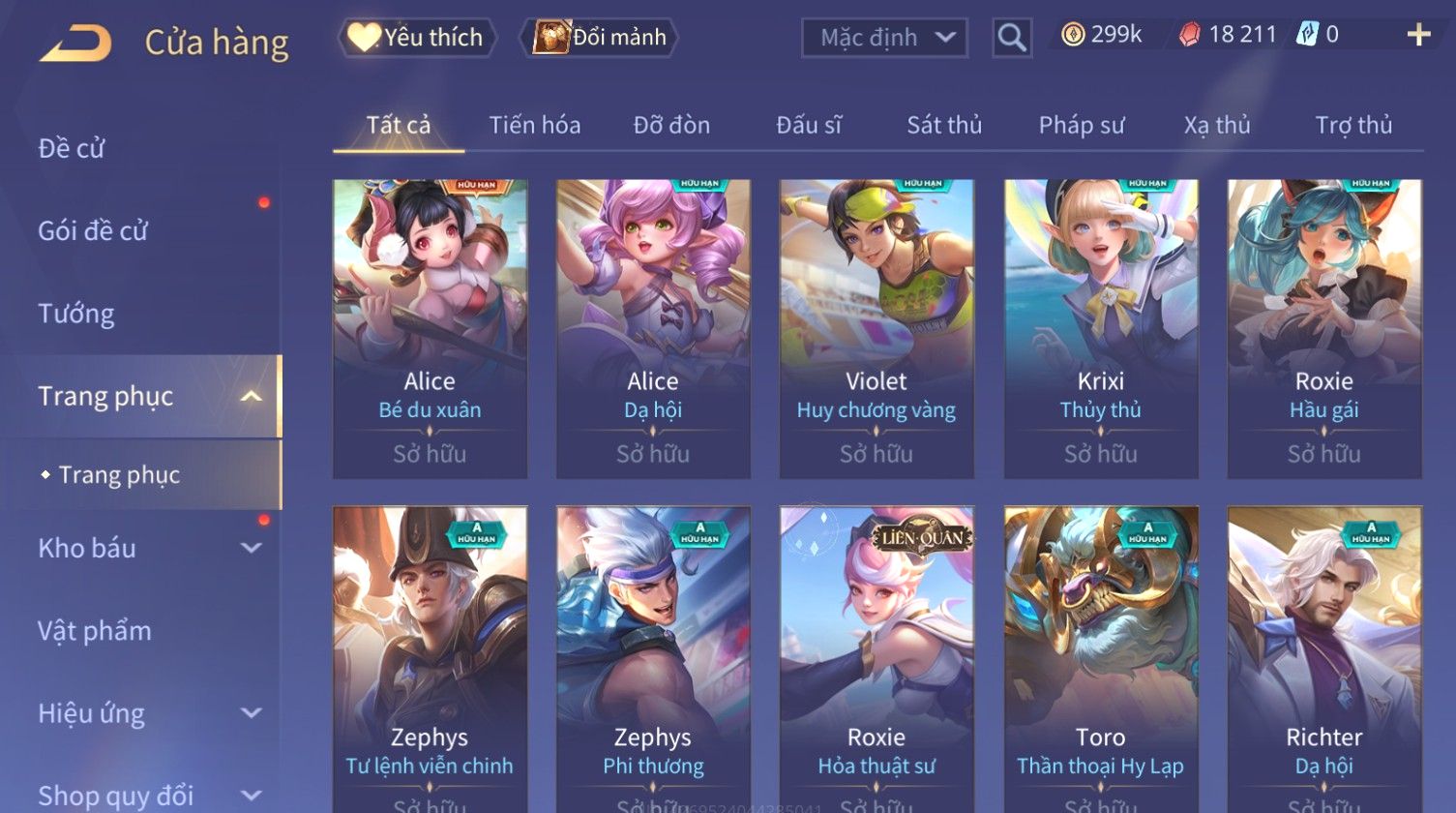Pick the Krixi Thủy thủ skin card
Screen dimensions: 1456x813
click(x=1100, y=327)
